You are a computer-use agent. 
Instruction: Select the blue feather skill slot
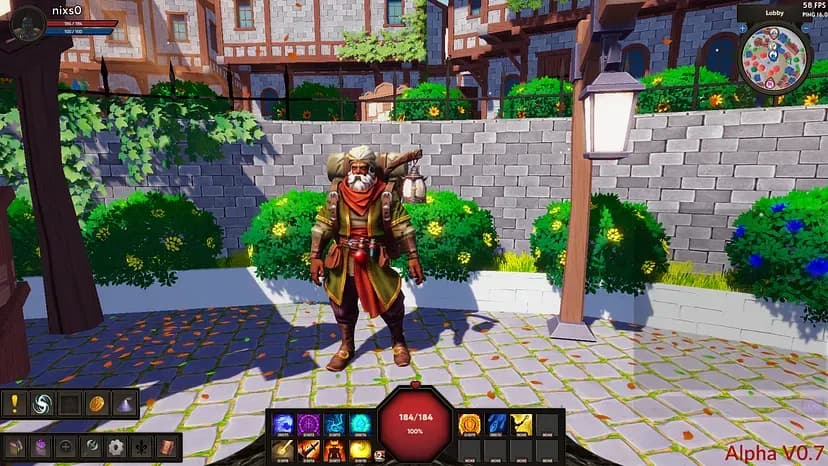(x=496, y=424)
